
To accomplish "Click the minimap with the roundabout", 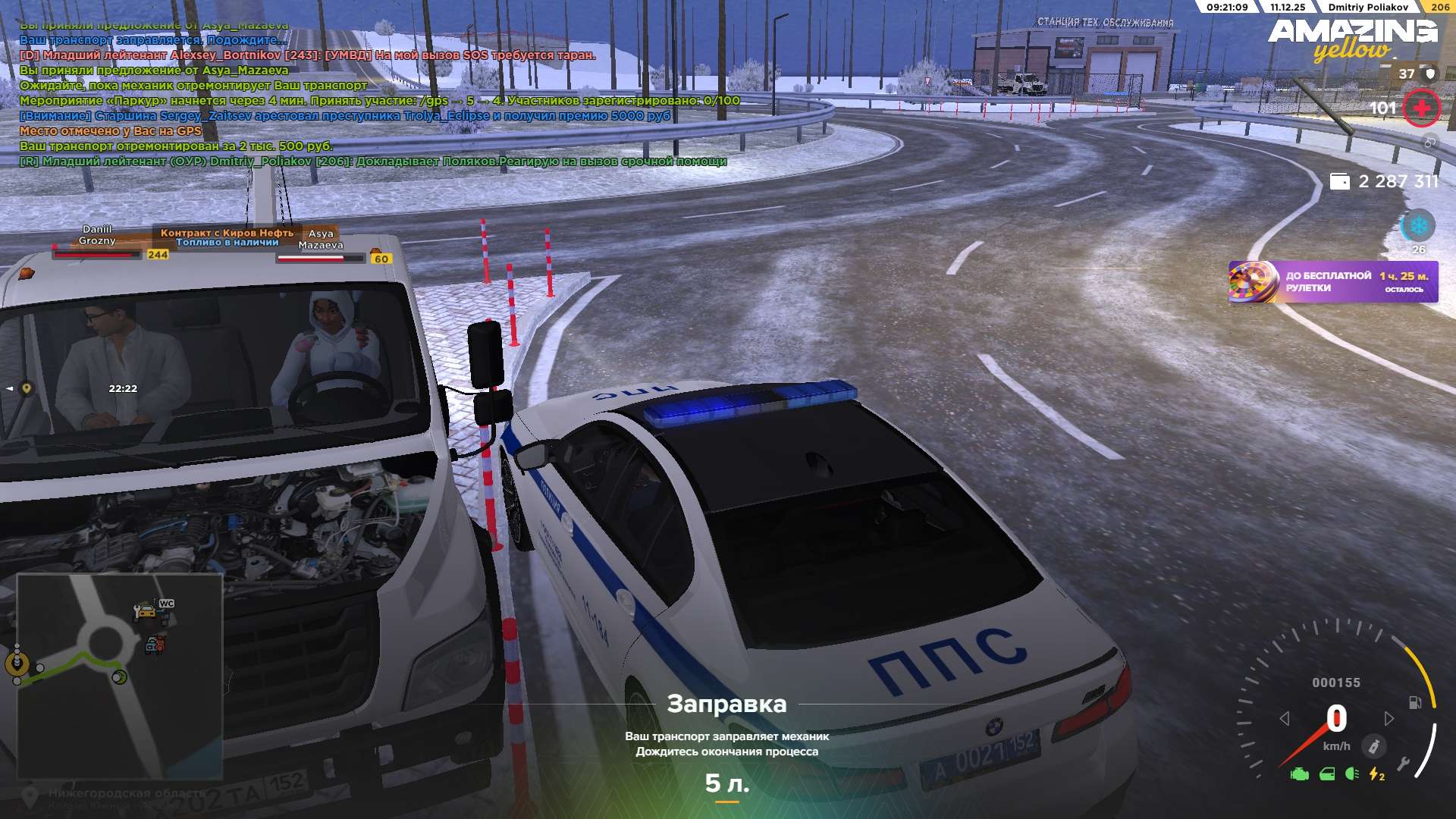I will pyautogui.click(x=120, y=675).
